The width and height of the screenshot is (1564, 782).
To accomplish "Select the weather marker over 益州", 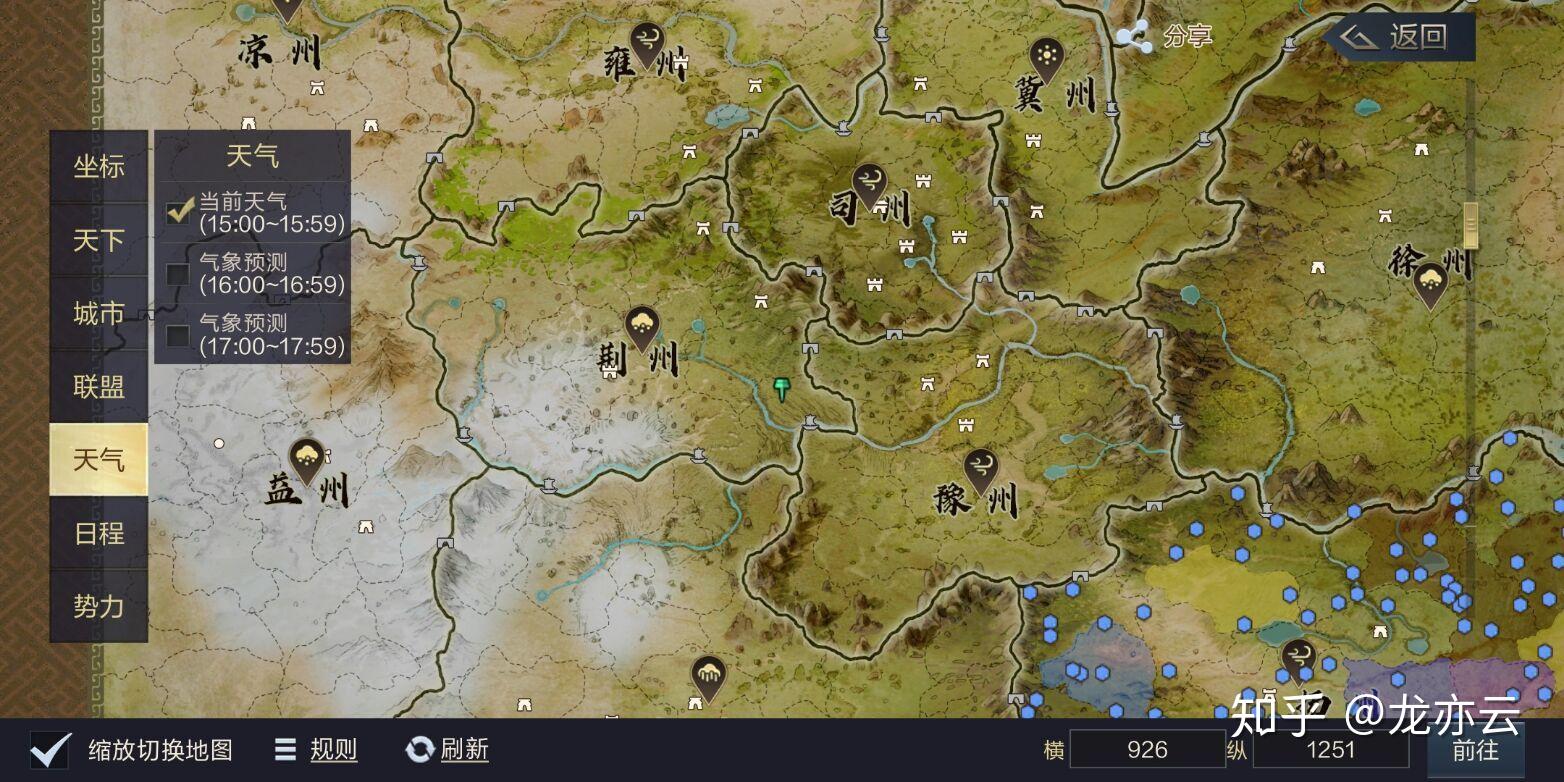I will click(306, 459).
